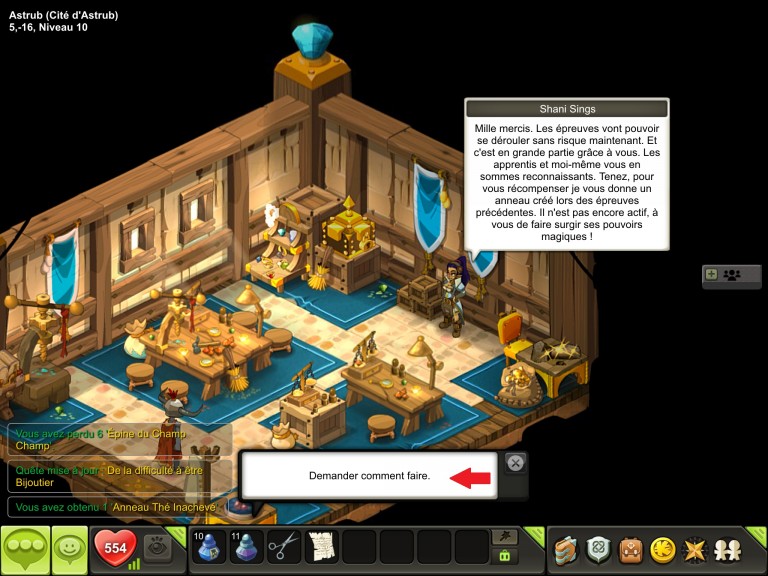
Task: Select the parchment scroll shortcut slot
Action: pos(322,547)
